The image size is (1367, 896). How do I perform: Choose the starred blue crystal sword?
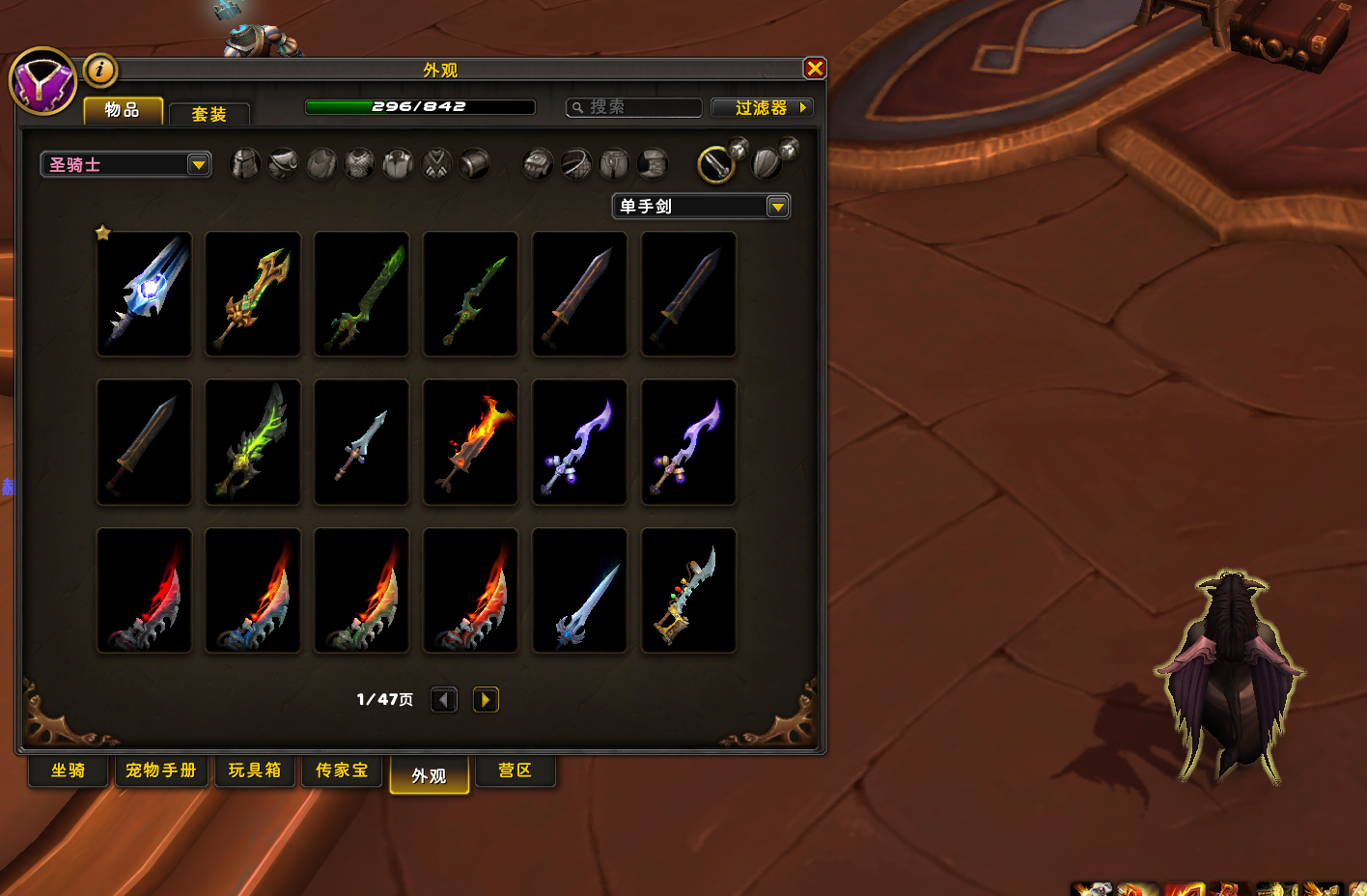[145, 294]
